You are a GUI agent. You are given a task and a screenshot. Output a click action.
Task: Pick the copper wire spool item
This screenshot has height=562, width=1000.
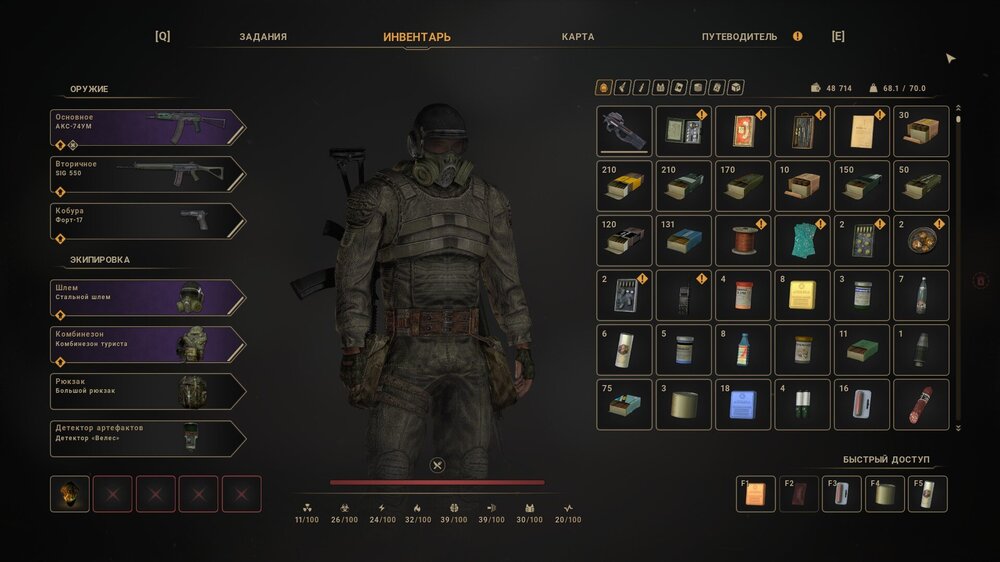click(743, 241)
